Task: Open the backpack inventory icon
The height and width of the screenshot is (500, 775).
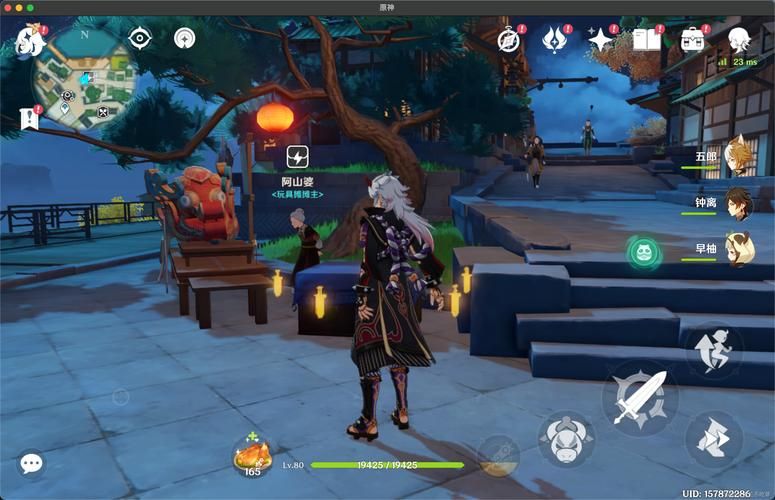Action: tap(692, 40)
